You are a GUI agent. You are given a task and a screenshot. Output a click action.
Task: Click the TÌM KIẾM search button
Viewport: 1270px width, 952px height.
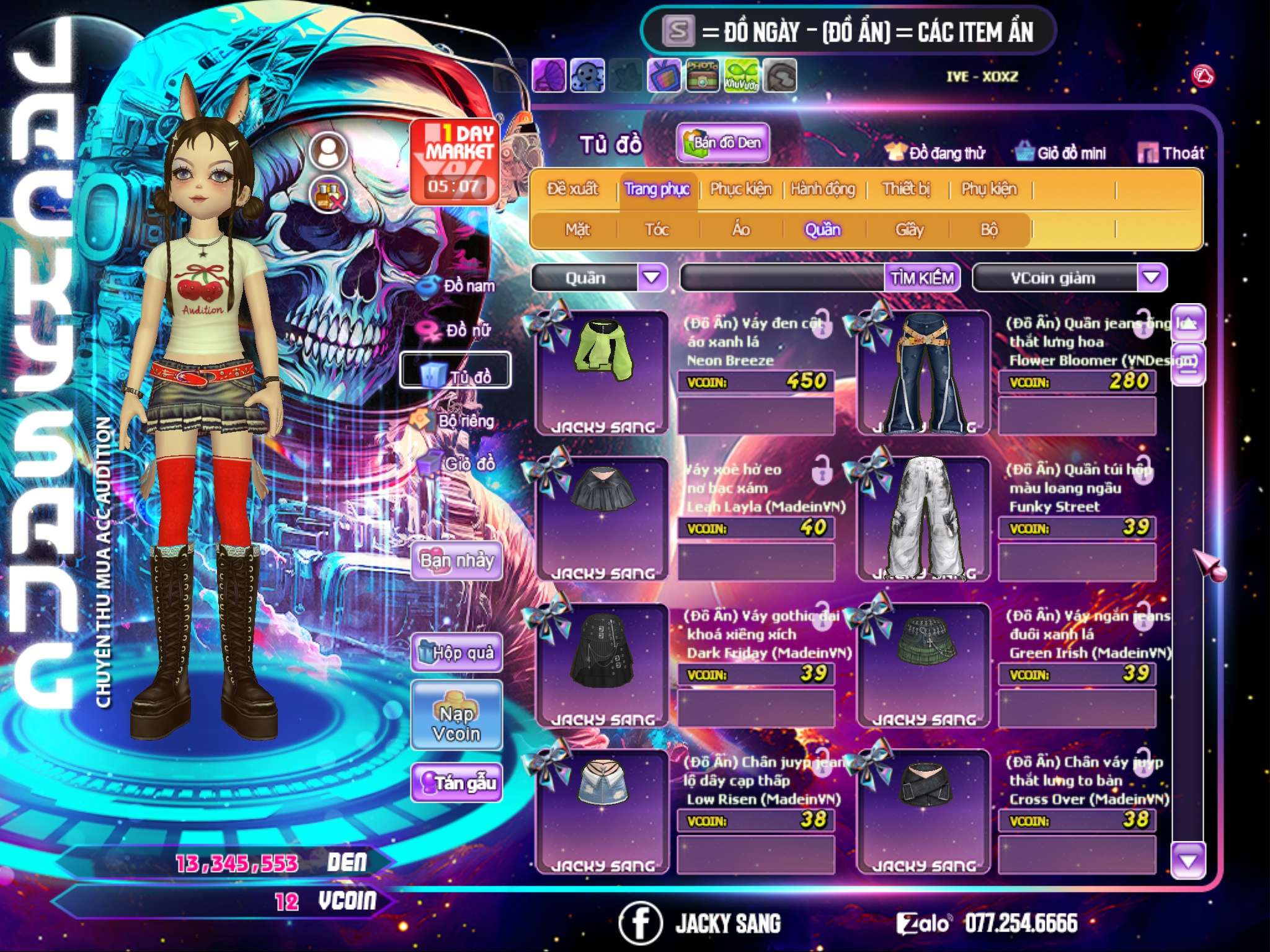[x=922, y=278]
